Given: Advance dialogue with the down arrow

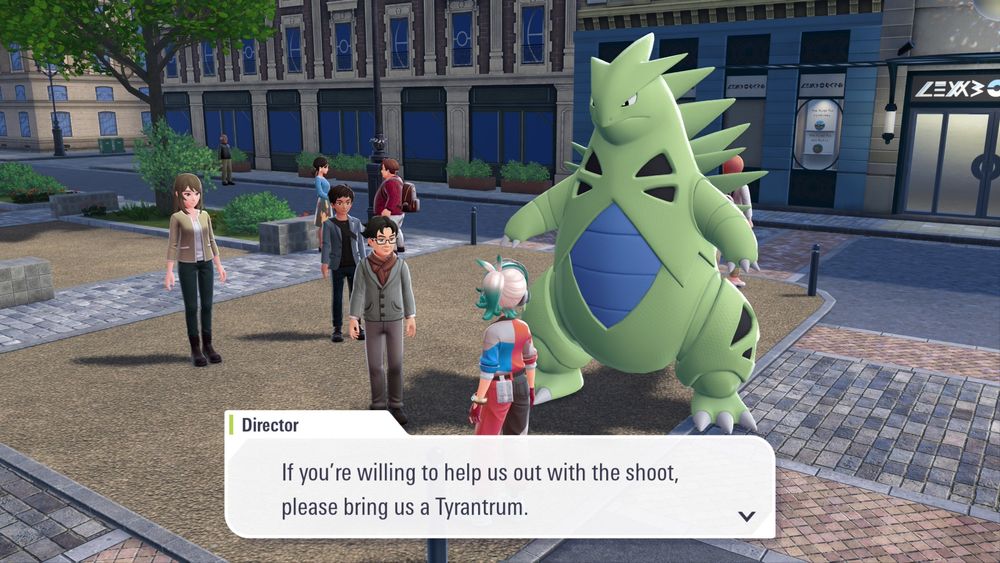Looking at the screenshot, I should tap(746, 516).
